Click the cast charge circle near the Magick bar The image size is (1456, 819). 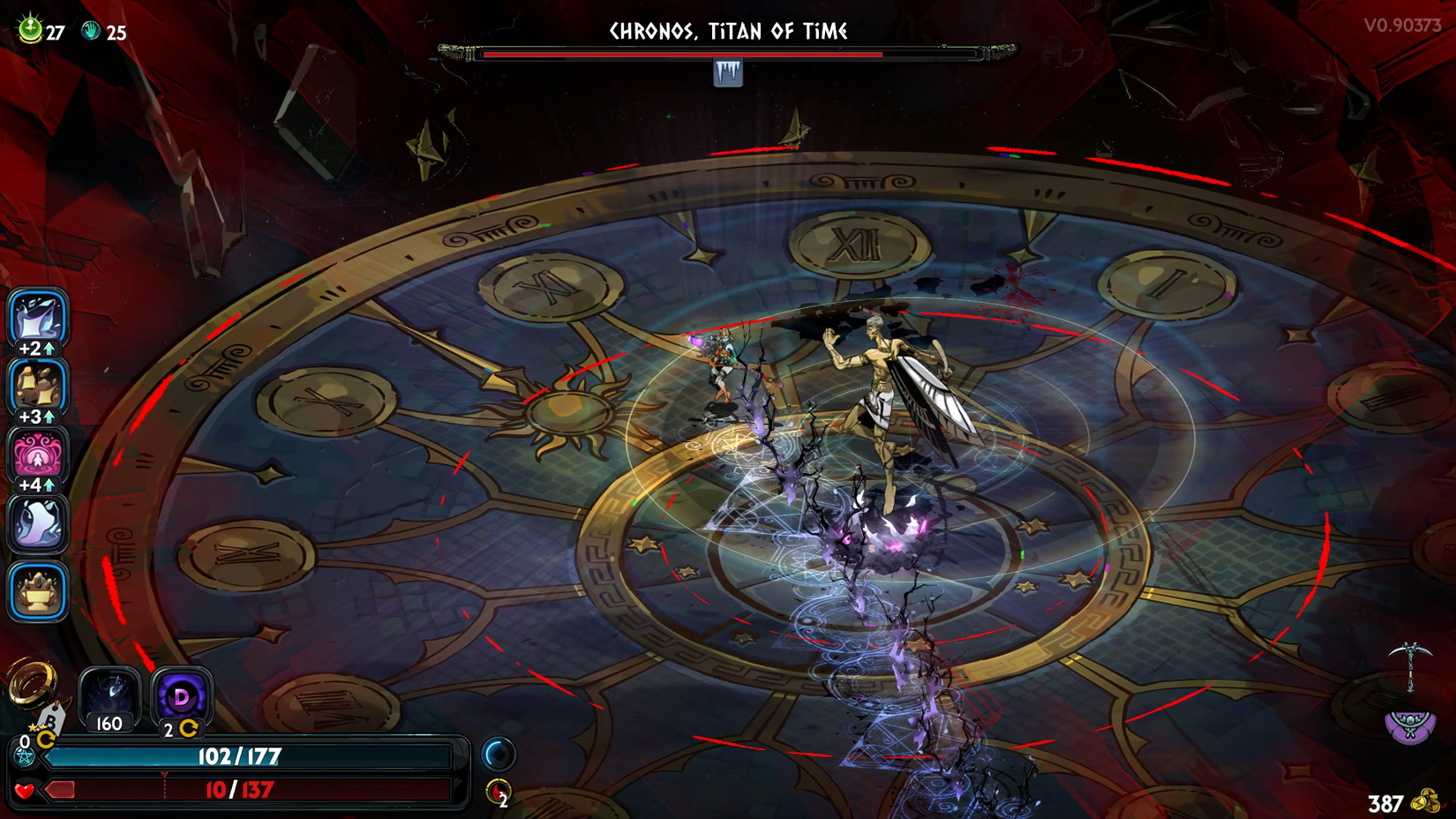tap(497, 755)
